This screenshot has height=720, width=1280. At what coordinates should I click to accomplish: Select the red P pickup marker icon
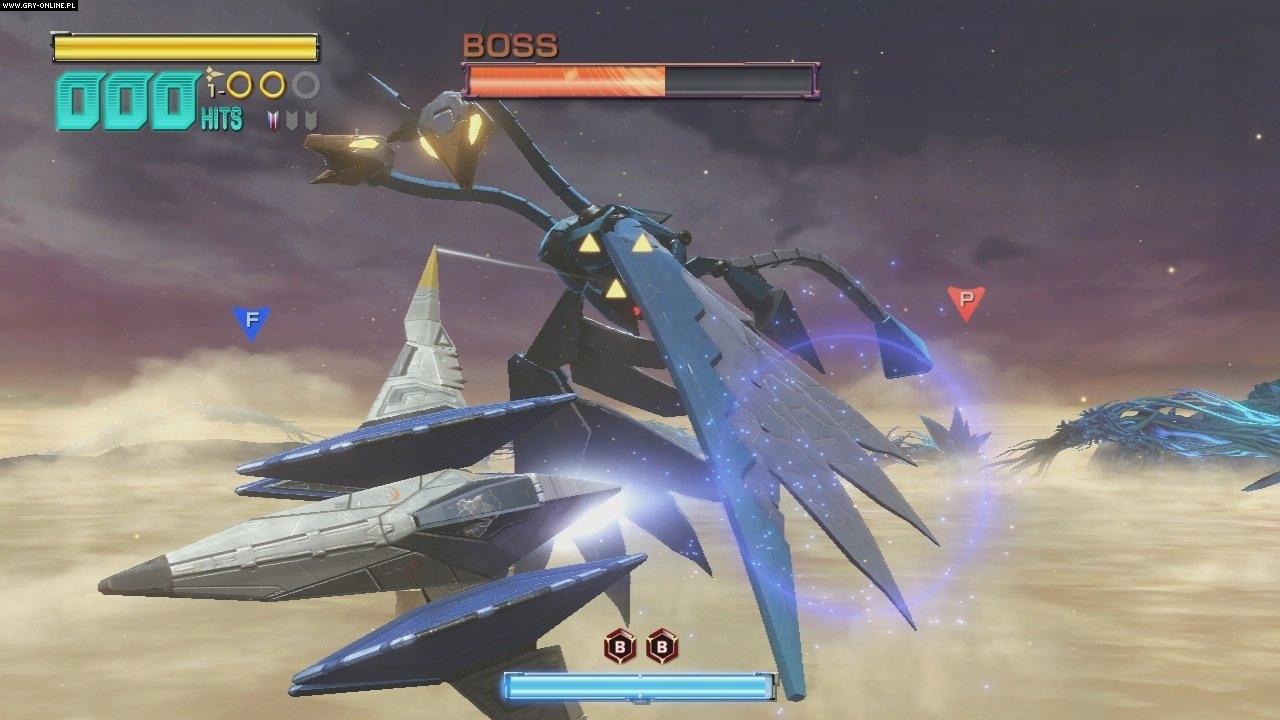tap(963, 301)
